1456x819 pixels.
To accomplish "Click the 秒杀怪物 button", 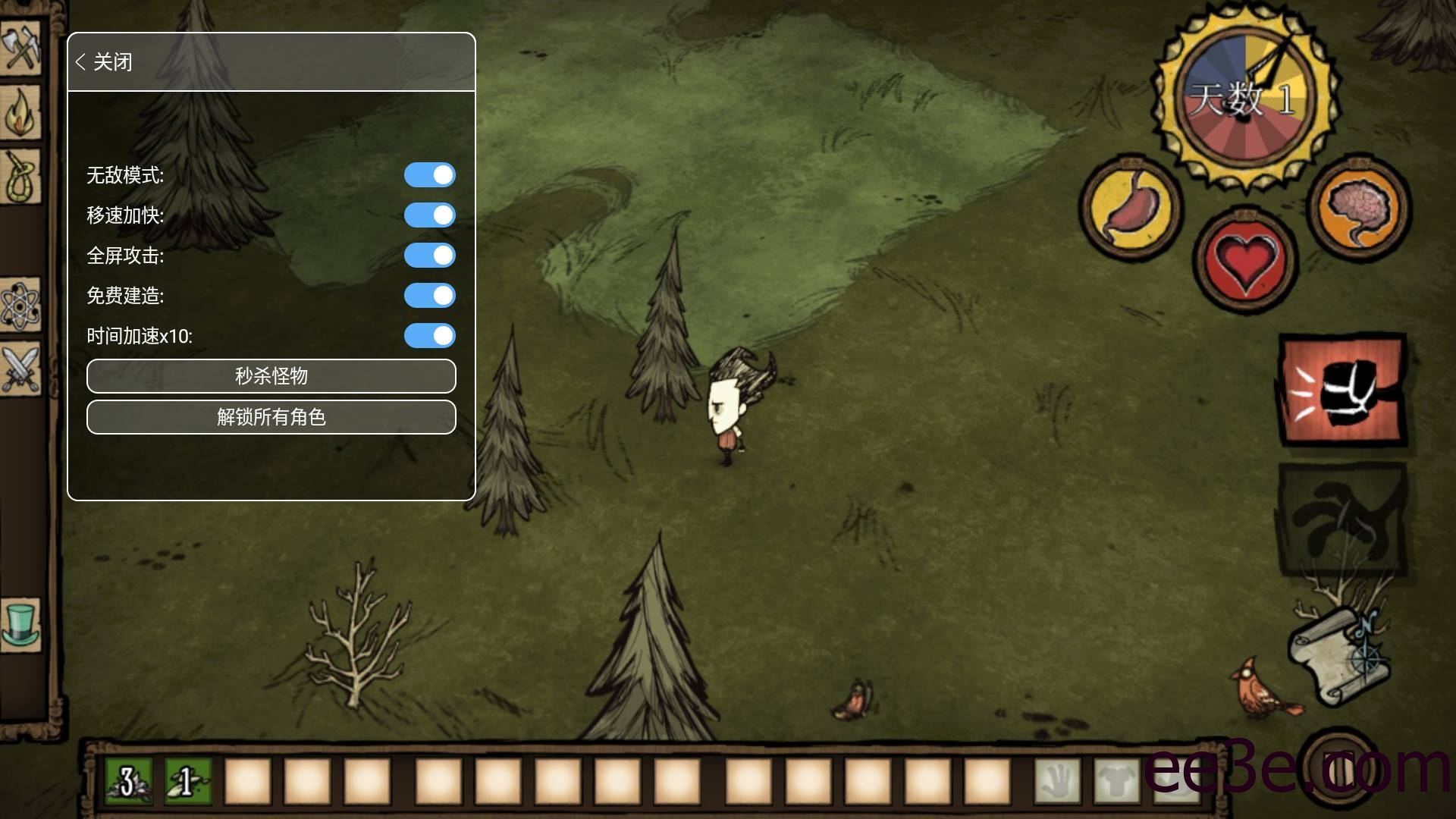I will 271,376.
